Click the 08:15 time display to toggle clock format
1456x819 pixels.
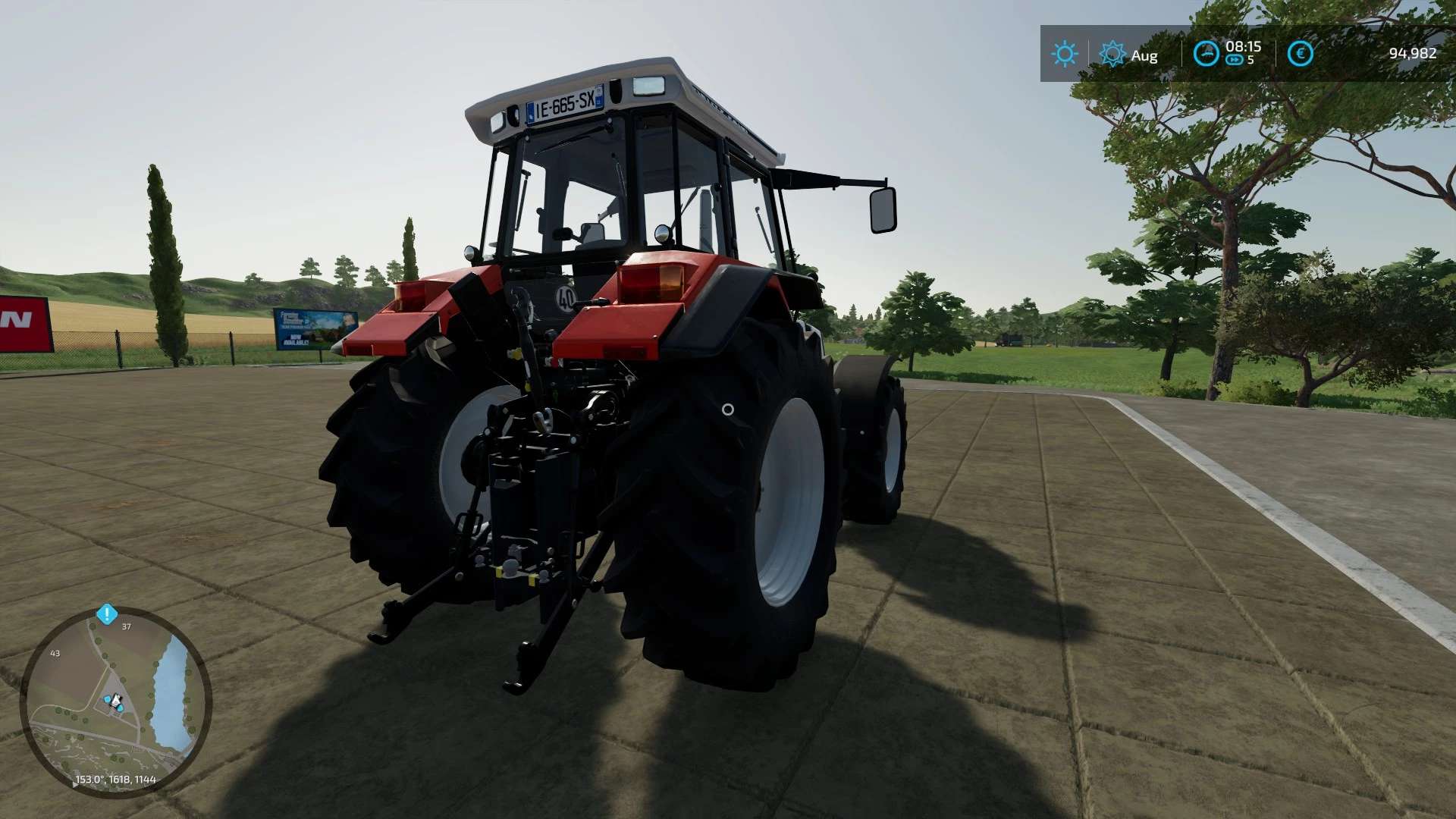point(1243,48)
